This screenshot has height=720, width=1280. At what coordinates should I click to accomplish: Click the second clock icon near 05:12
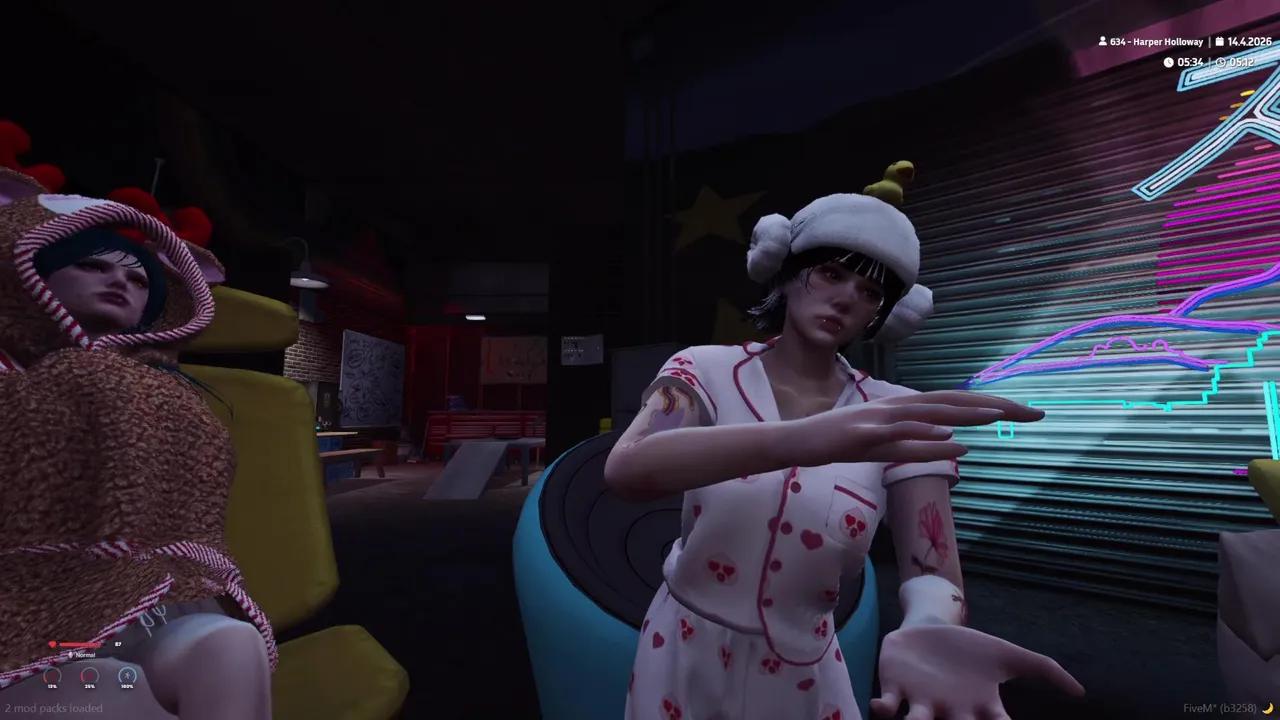point(1221,62)
